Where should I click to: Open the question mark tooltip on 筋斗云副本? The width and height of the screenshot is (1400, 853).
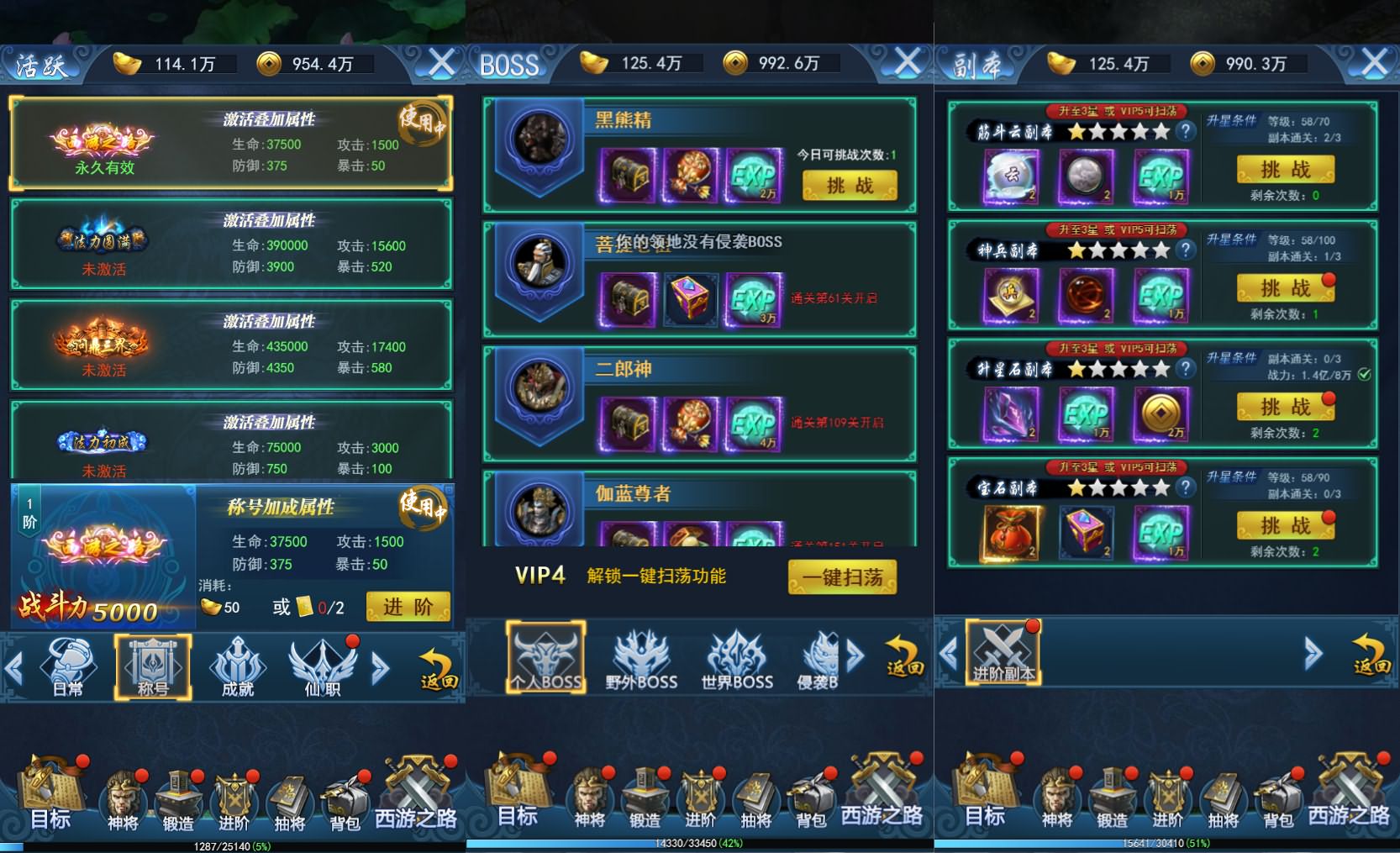click(x=1185, y=131)
